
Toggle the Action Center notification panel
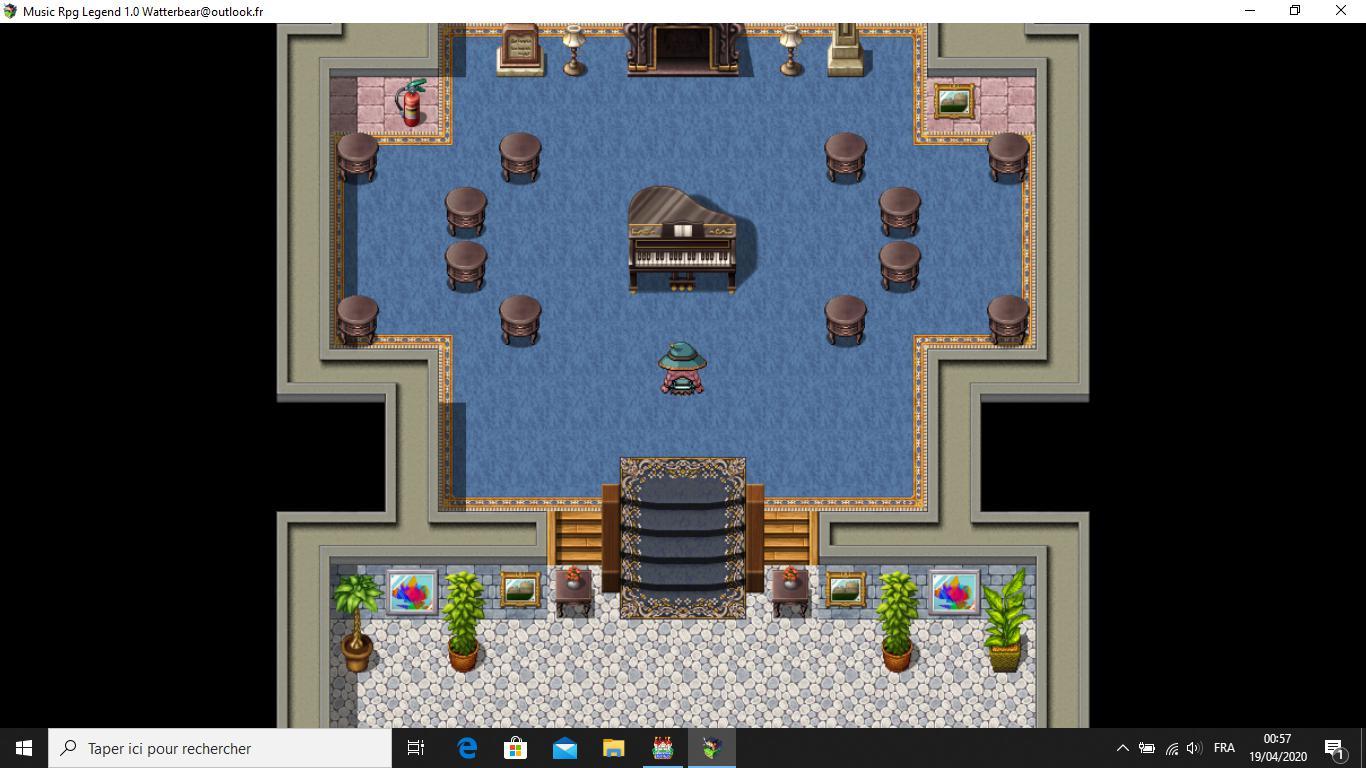(x=1335, y=748)
